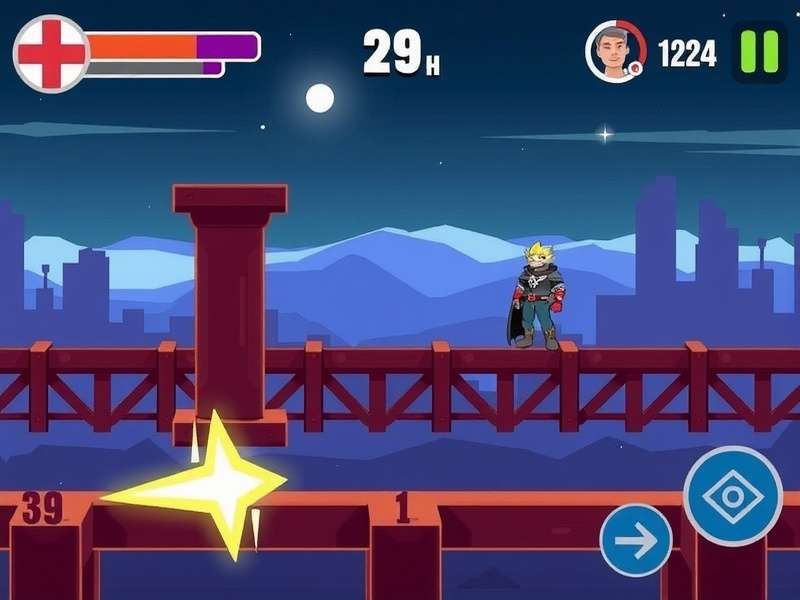
Task: Activate the blue diamond action button
Action: coord(733,496)
